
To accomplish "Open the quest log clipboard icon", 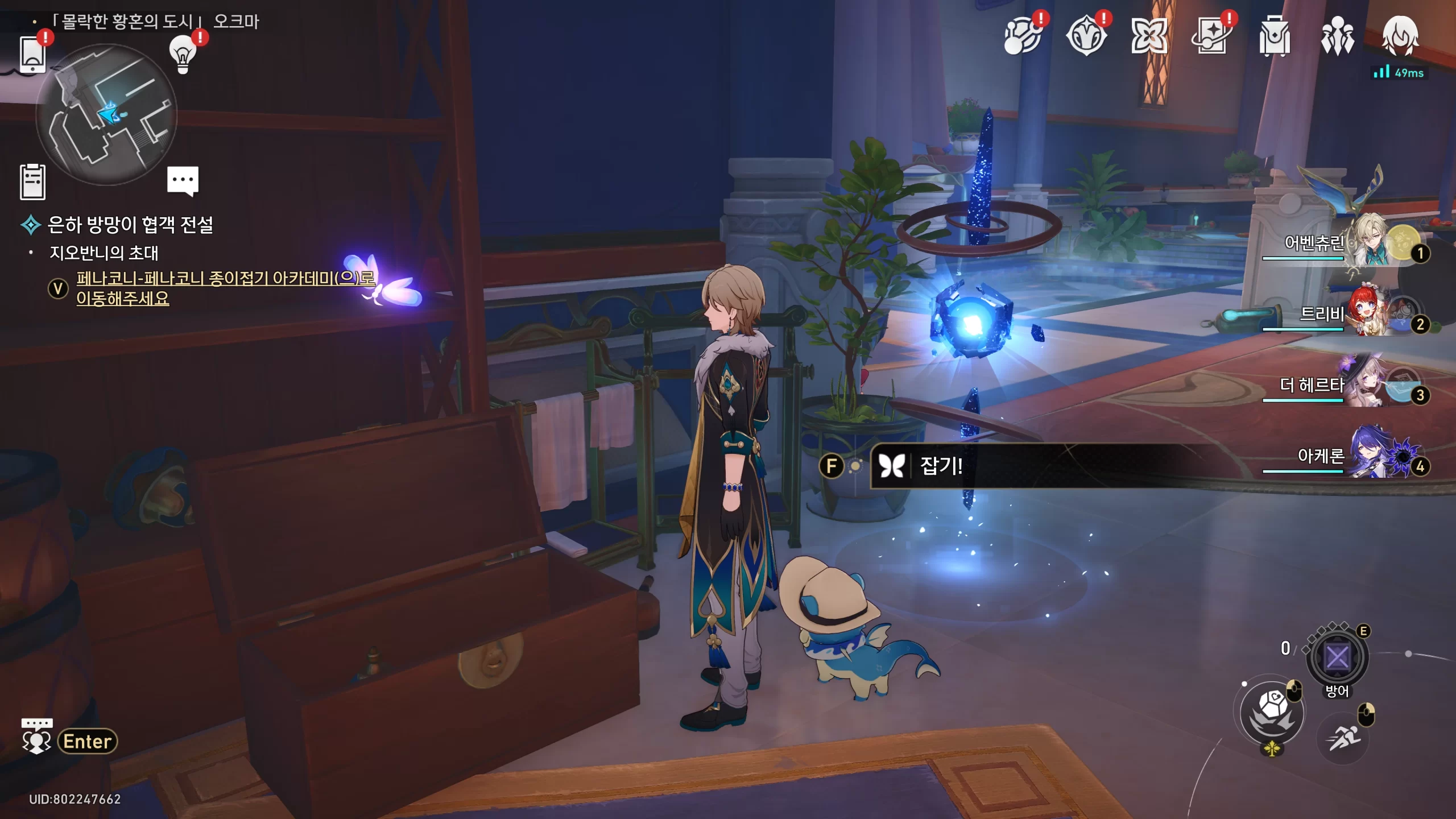I will point(32,182).
